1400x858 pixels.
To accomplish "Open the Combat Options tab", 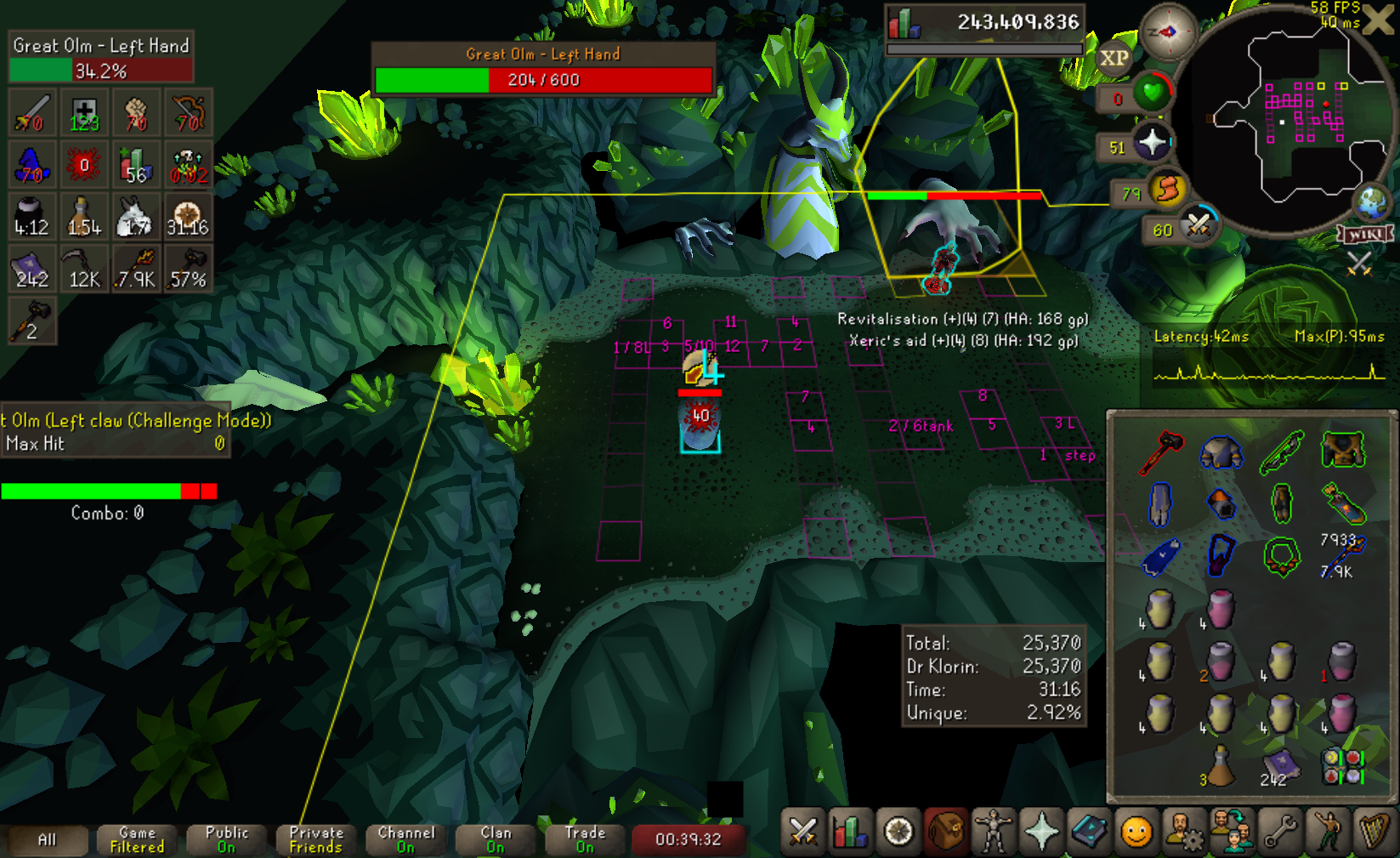I will 802,832.
